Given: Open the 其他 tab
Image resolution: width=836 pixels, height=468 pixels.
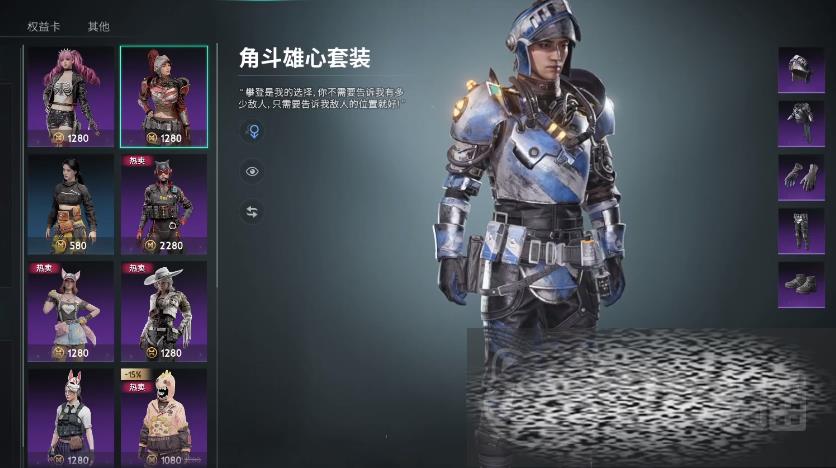Looking at the screenshot, I should (x=98, y=26).
